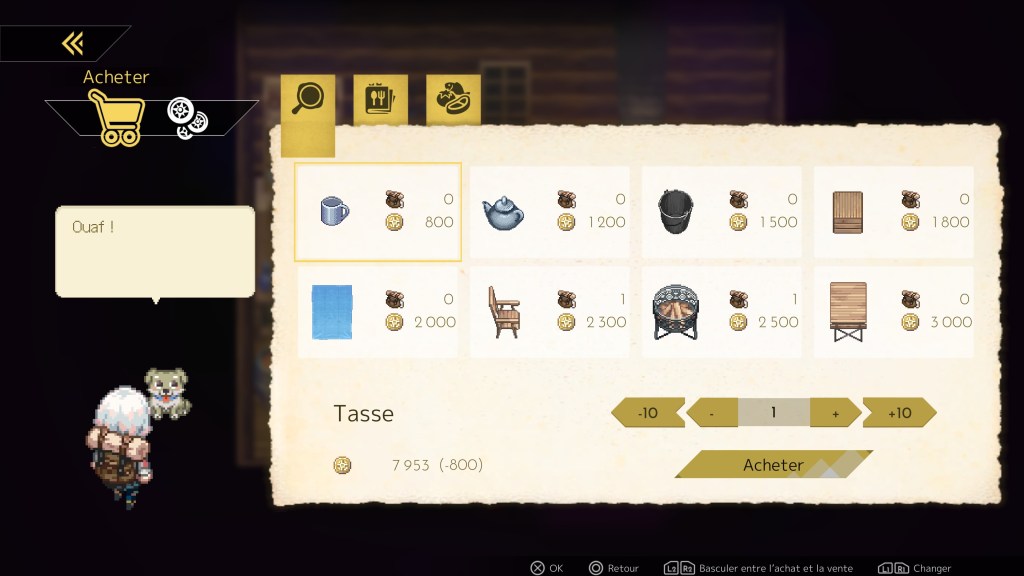Go back with the double-arrow button
Viewport: 1024px width, 576px height.
pos(71,43)
